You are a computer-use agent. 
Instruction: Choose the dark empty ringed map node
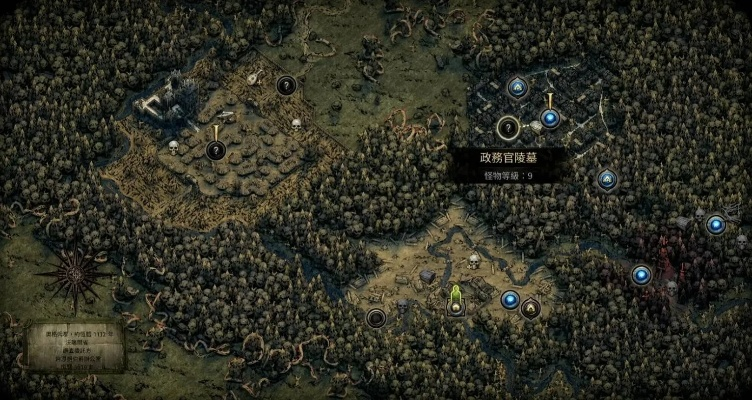pyautogui.click(x=377, y=318)
